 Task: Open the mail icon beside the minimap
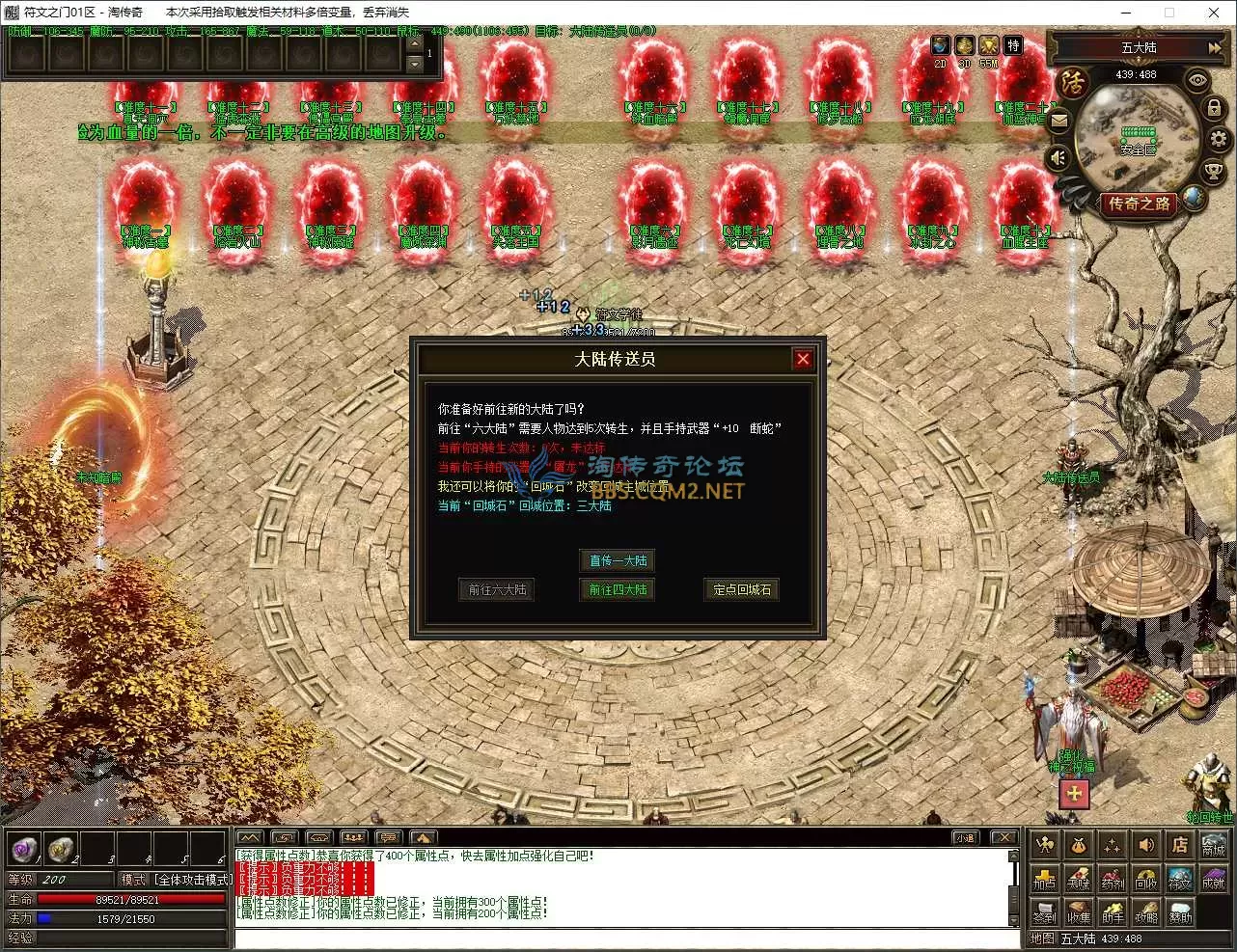coord(1058,120)
